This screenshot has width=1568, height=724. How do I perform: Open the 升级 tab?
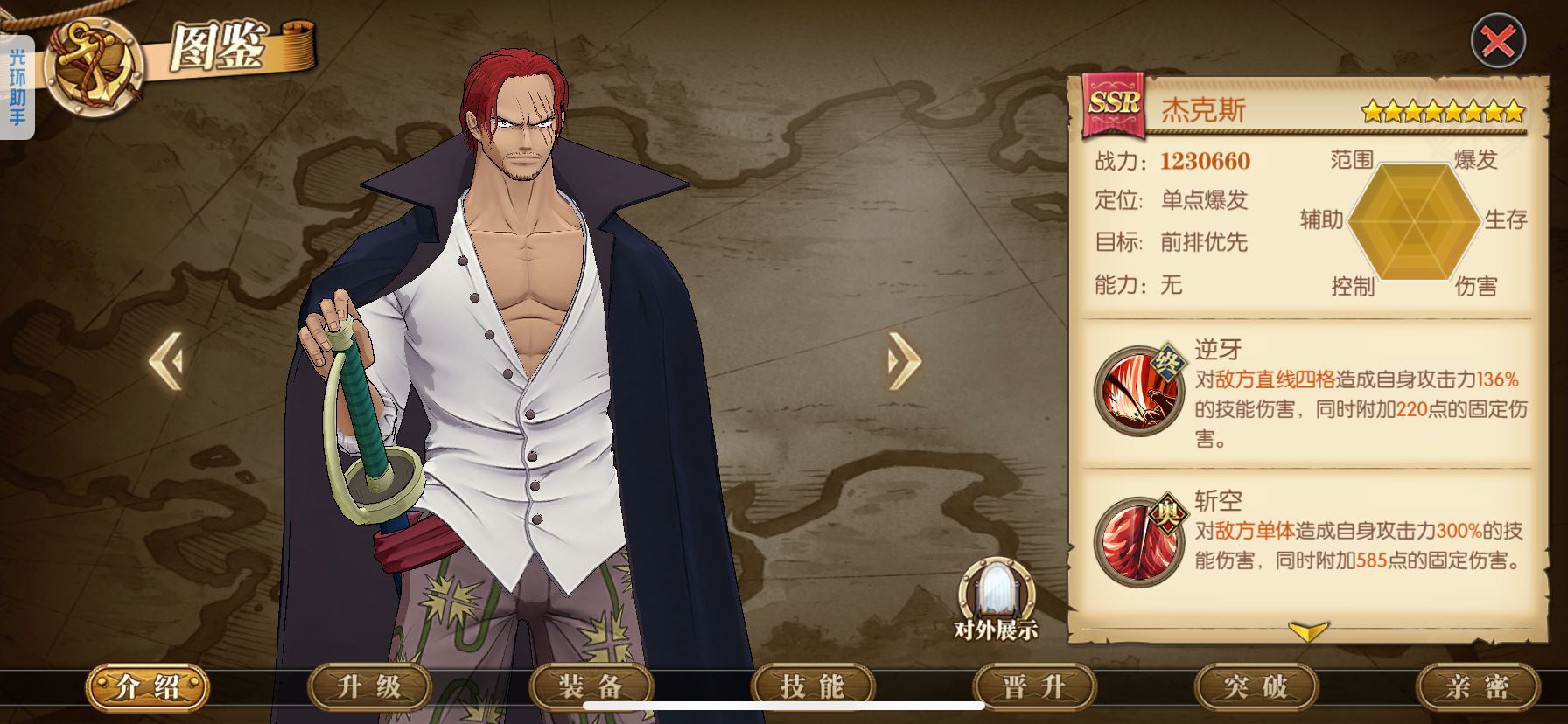pos(369,686)
